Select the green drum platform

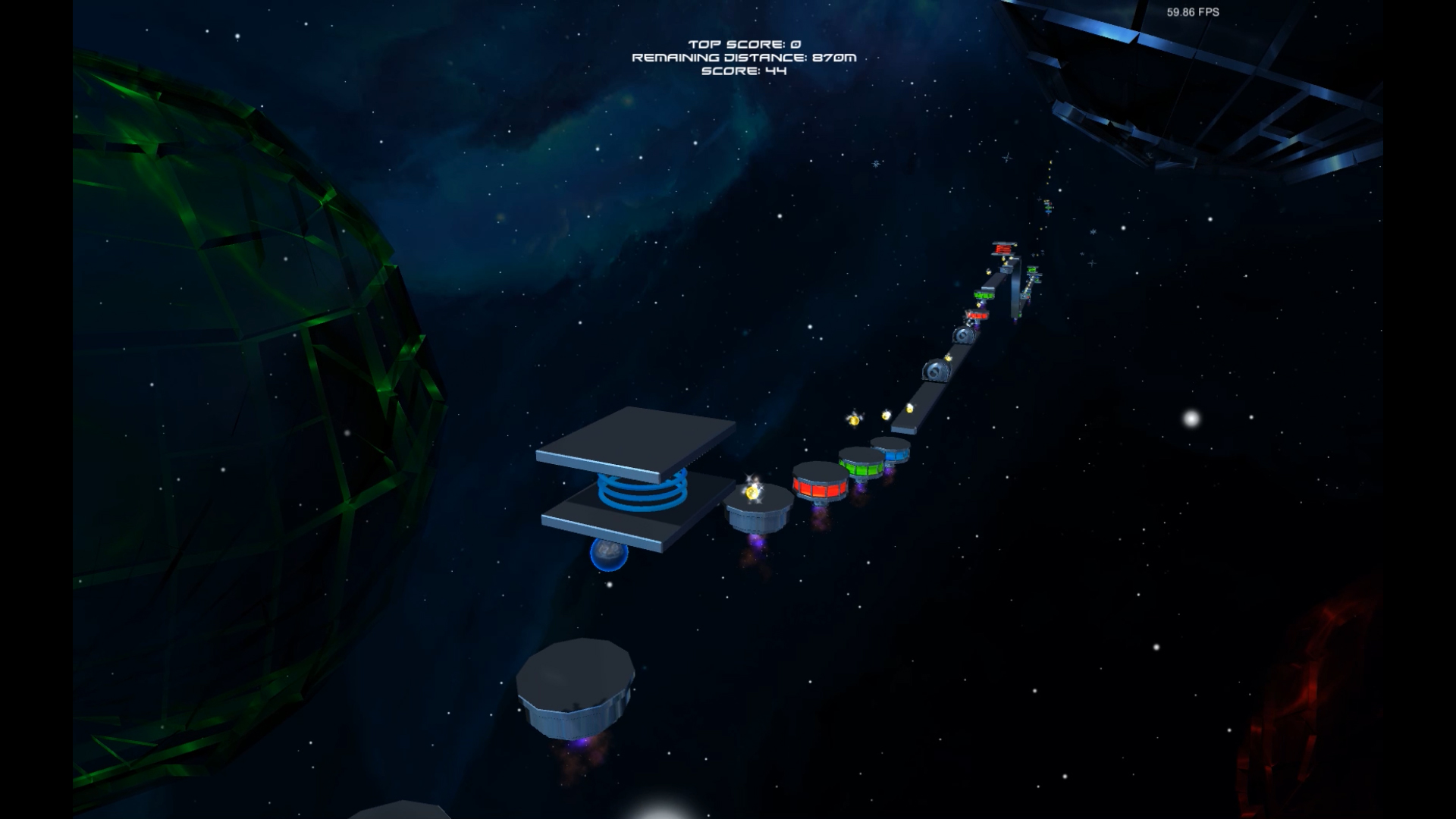pyautogui.click(x=862, y=469)
